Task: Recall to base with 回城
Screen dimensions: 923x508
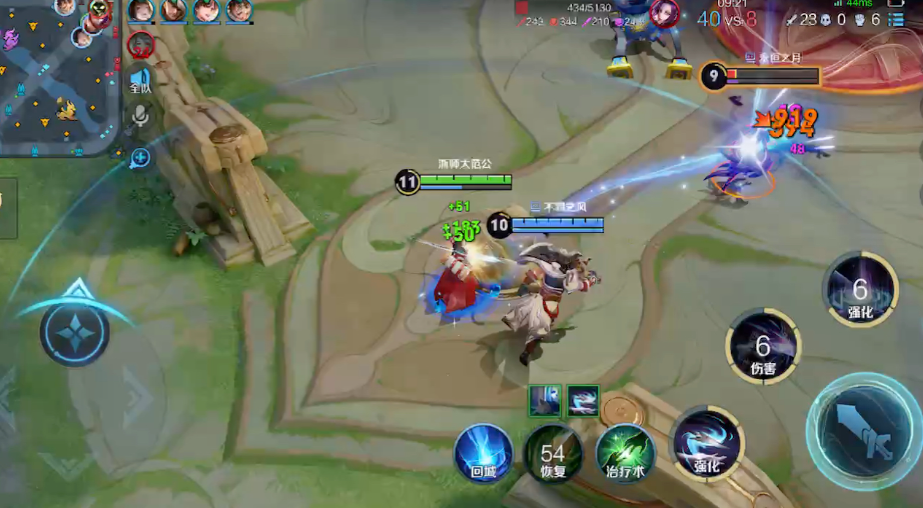Action: tap(484, 454)
